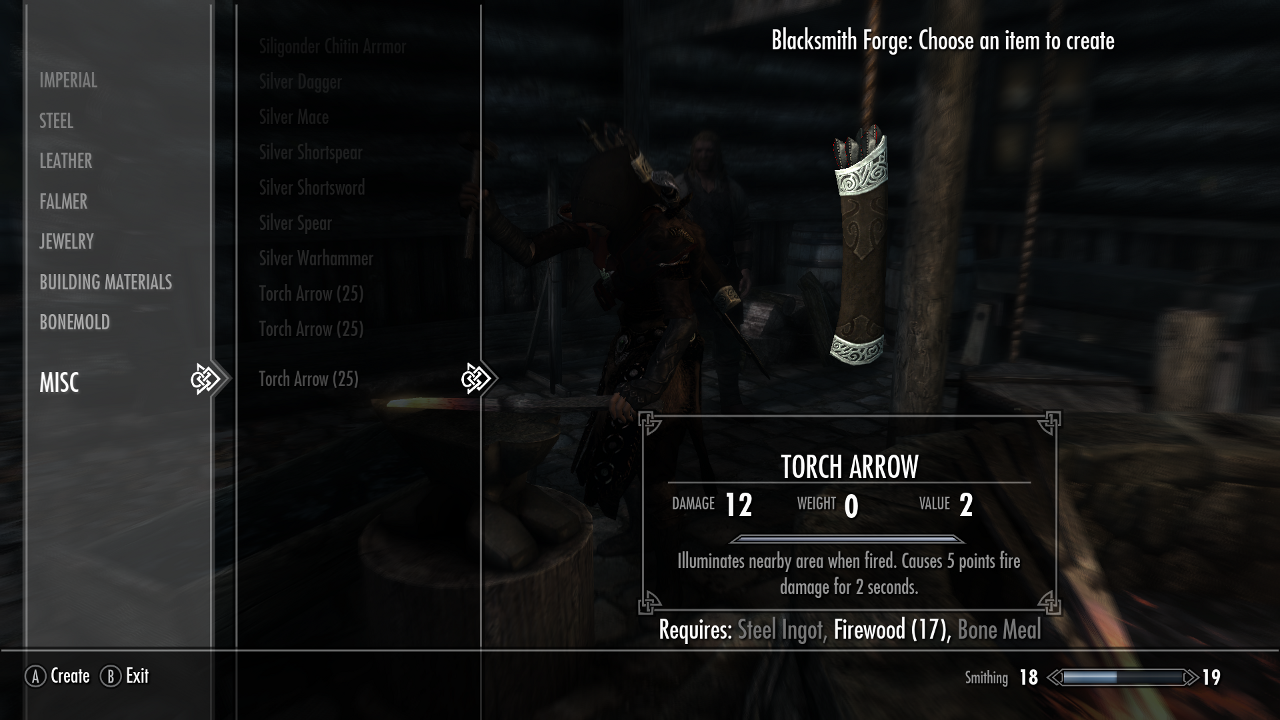The image size is (1280, 720).
Task: Select the Imperial crafting category
Action: point(68,80)
